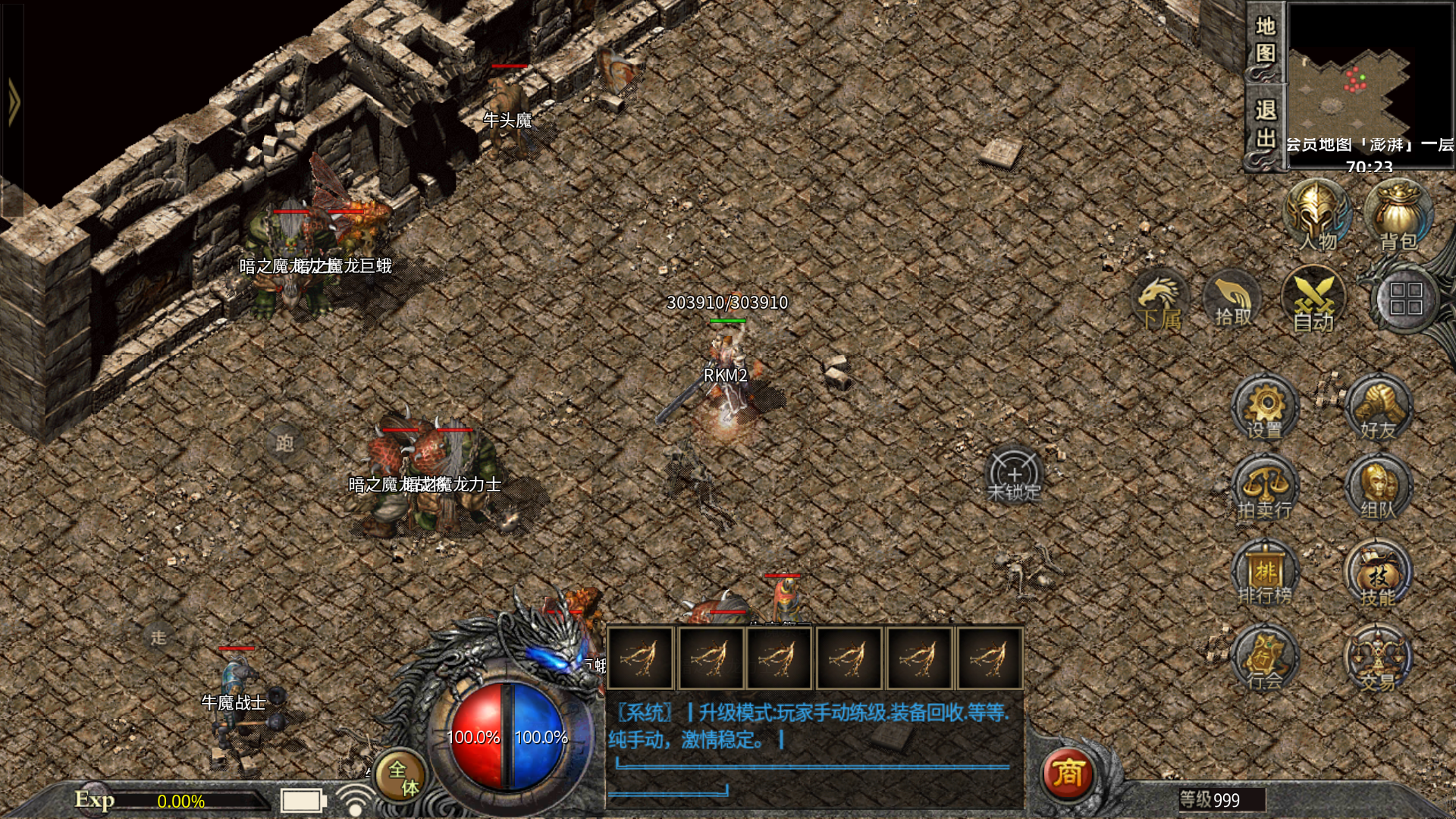Select the 全体 attack mode button
The width and height of the screenshot is (1456, 819).
(401, 777)
